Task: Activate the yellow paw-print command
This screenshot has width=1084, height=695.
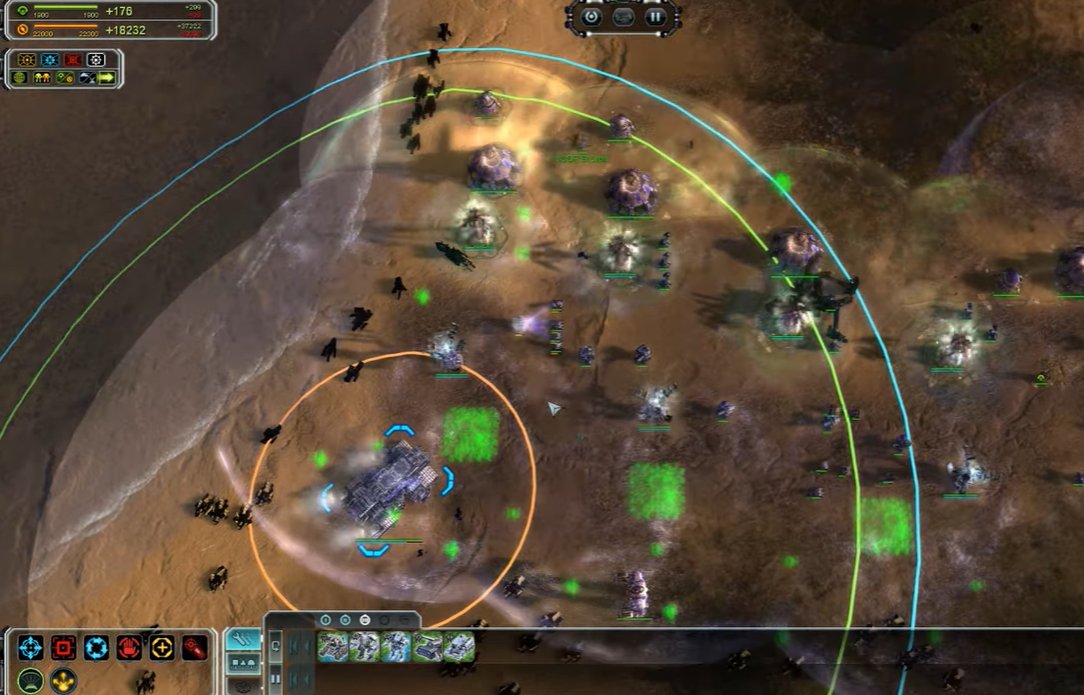Action: tap(64, 680)
